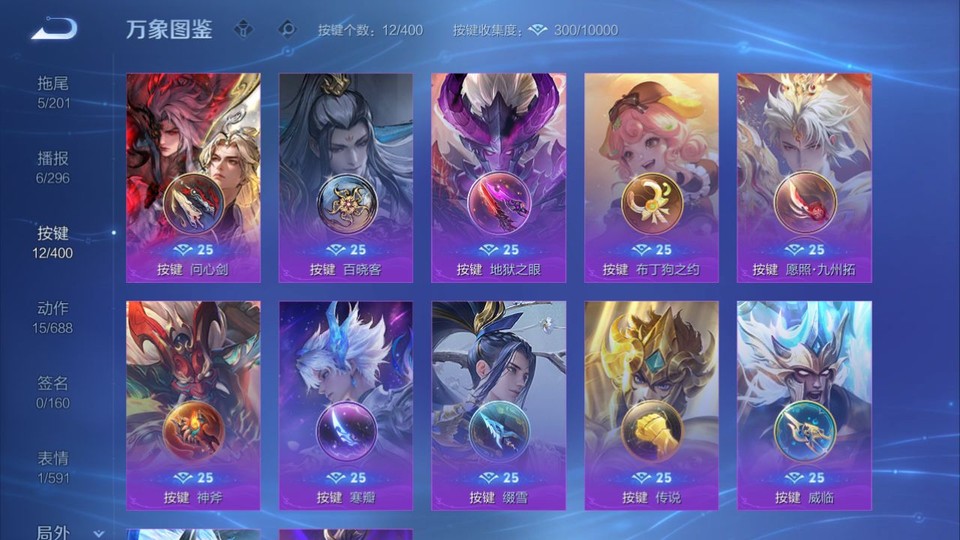The image size is (960, 540).
Task: Select the 寒霜 button skin card
Action: [346, 405]
